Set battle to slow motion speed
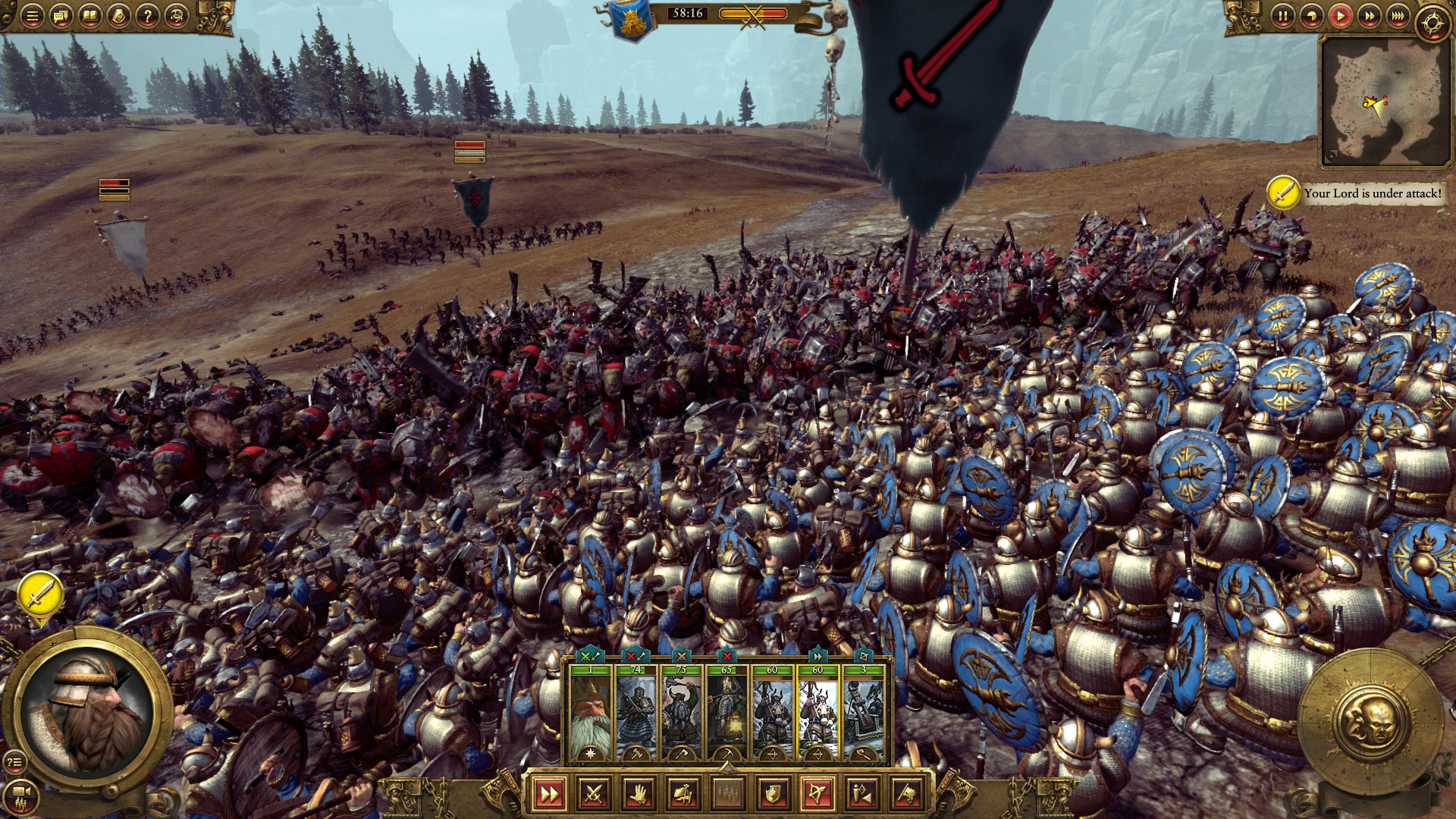The height and width of the screenshot is (819, 1456). point(1311,16)
